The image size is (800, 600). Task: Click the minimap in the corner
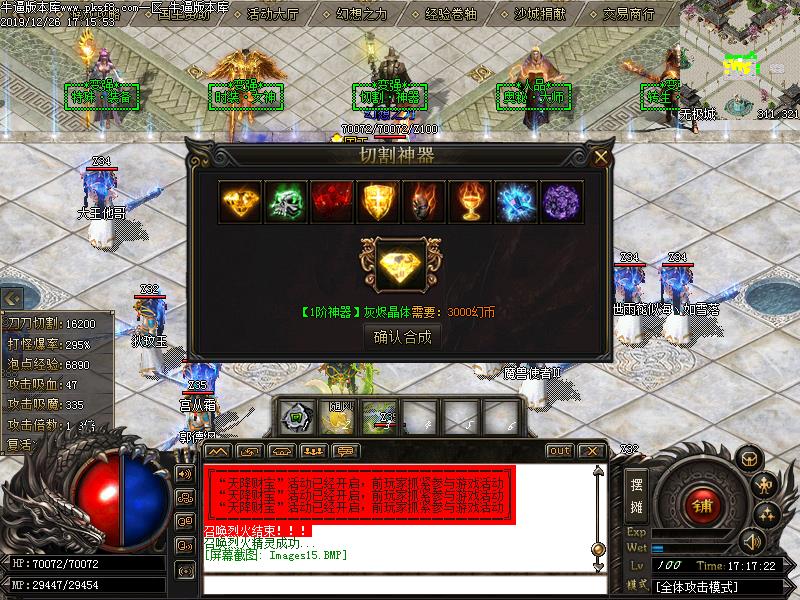click(x=740, y=60)
